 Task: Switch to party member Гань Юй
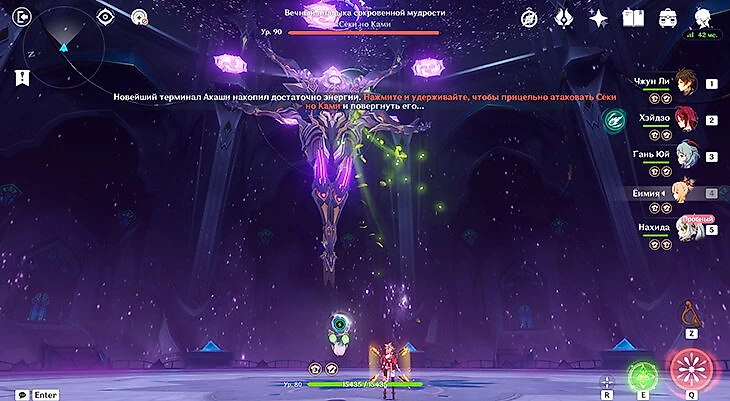686,154
